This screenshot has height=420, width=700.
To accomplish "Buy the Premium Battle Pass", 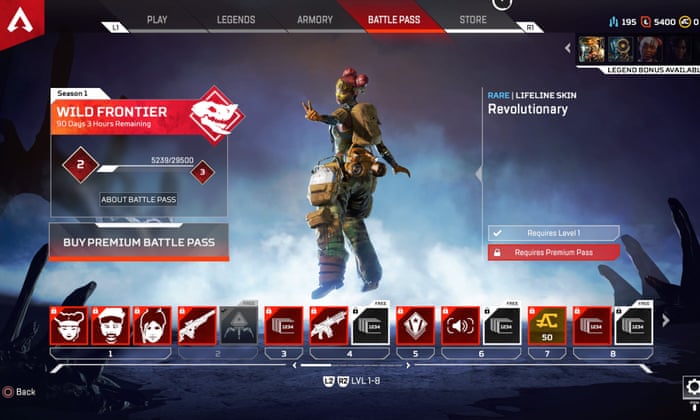I will (x=139, y=240).
